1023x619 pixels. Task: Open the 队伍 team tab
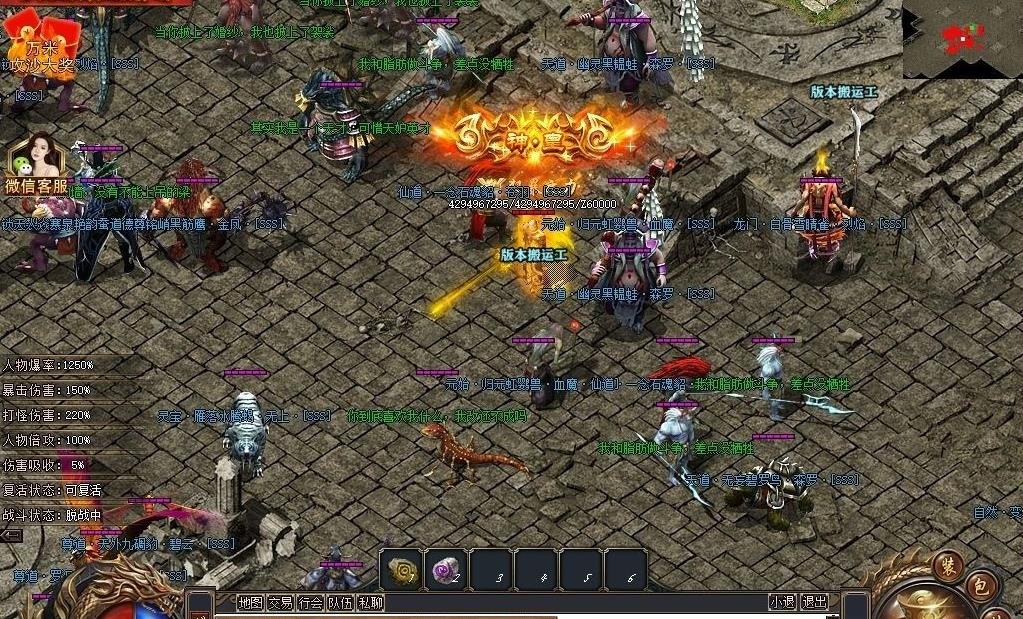pyautogui.click(x=340, y=602)
